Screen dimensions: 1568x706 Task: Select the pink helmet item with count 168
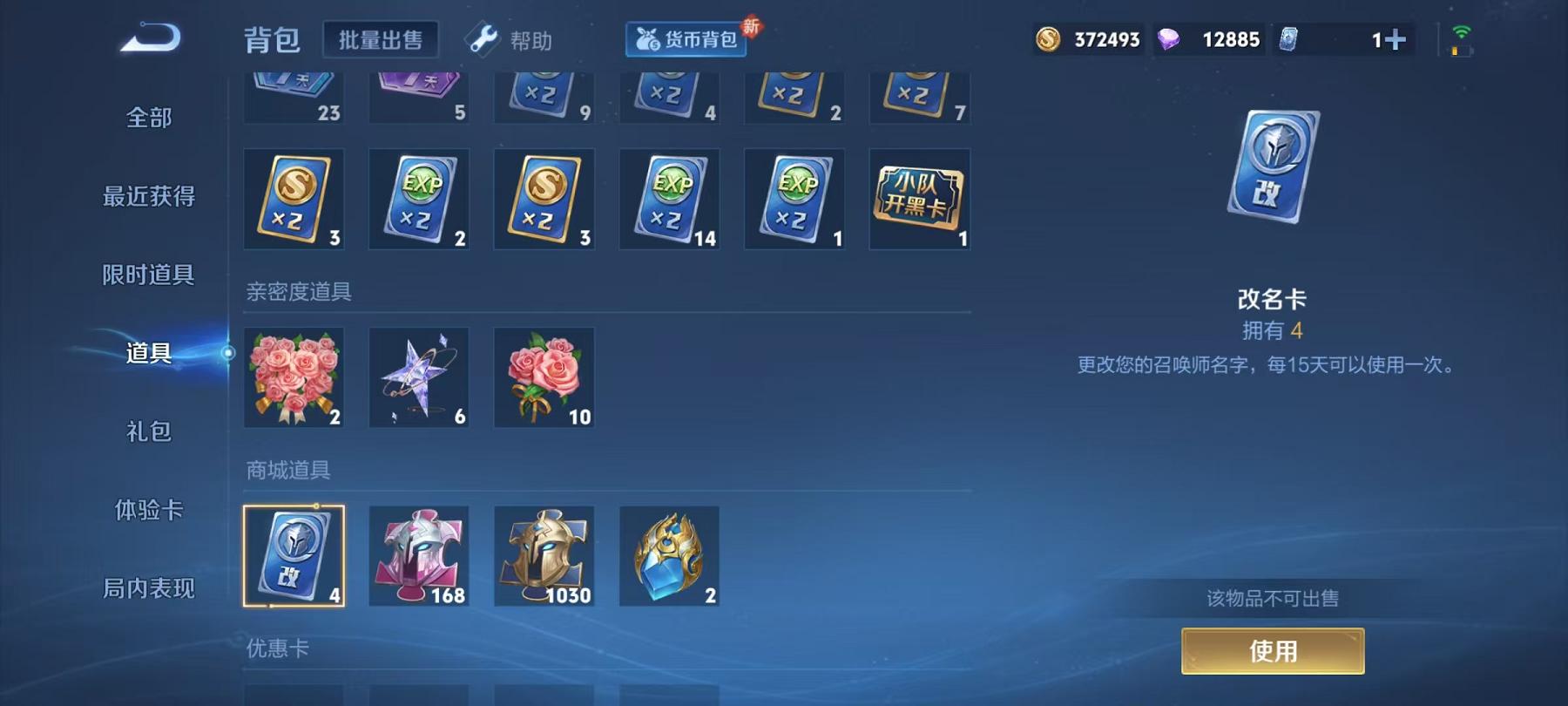[x=419, y=555]
